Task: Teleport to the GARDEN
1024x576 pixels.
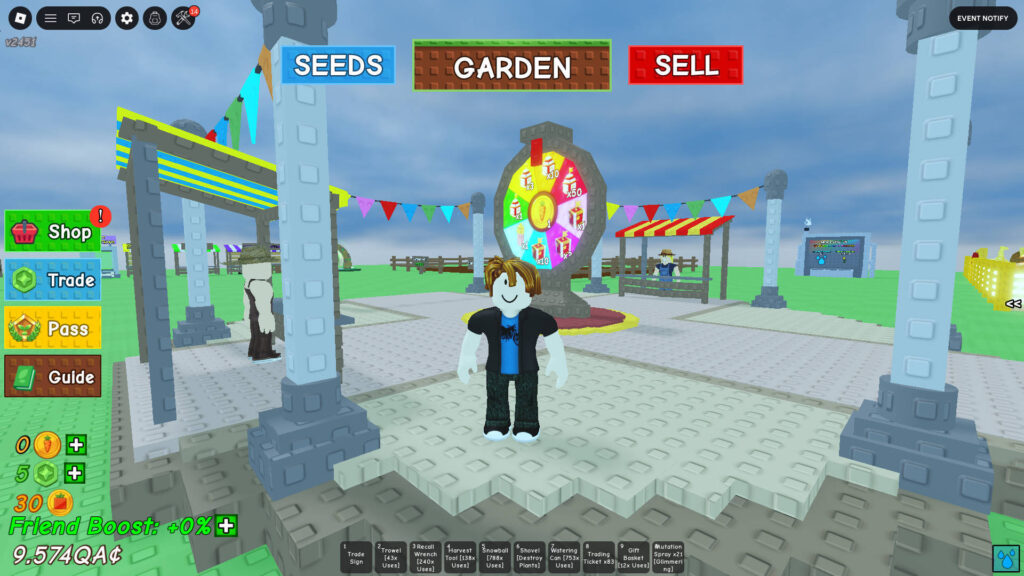Action: point(512,66)
